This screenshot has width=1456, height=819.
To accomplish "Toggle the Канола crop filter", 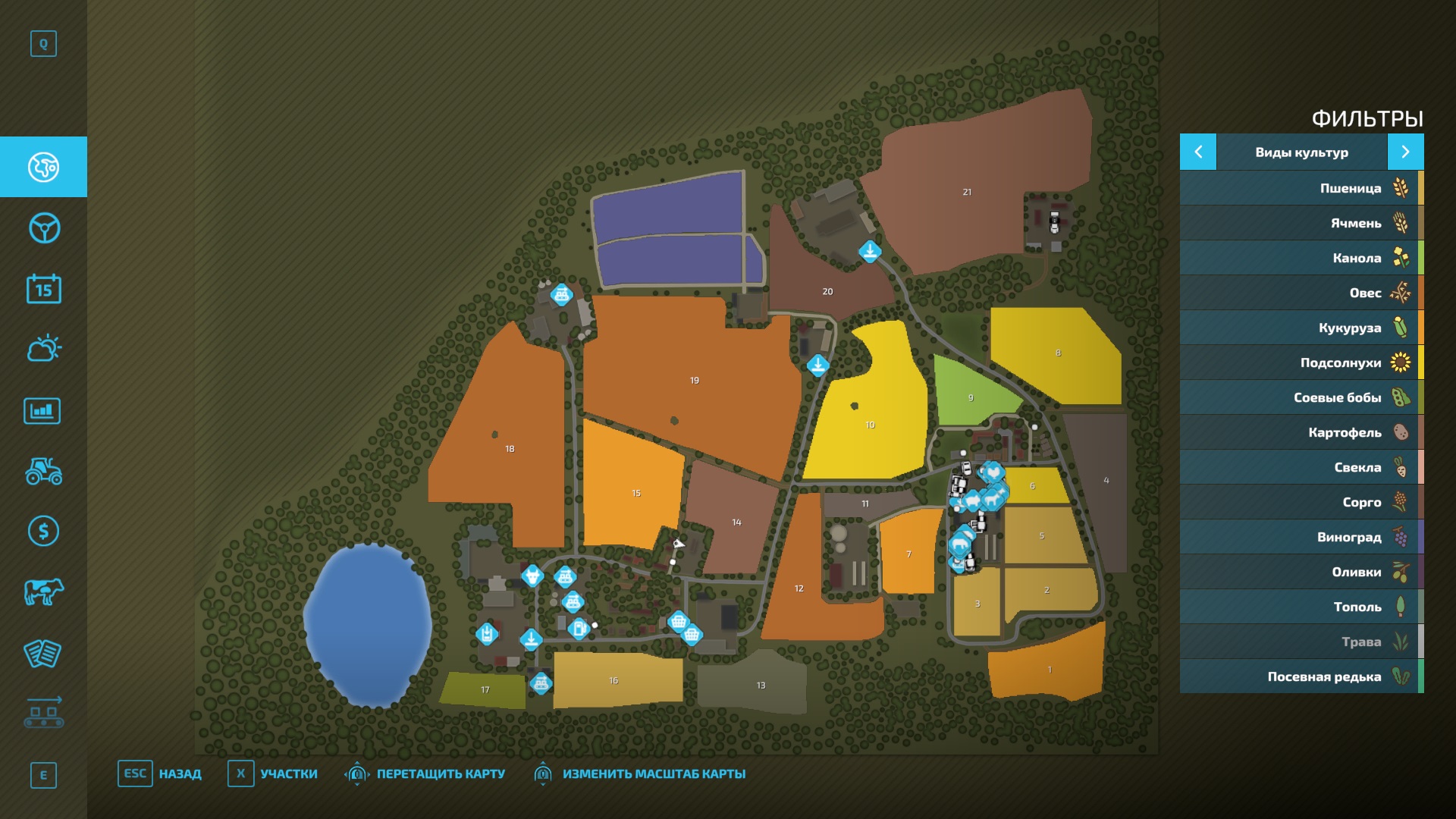I will tap(1301, 258).
